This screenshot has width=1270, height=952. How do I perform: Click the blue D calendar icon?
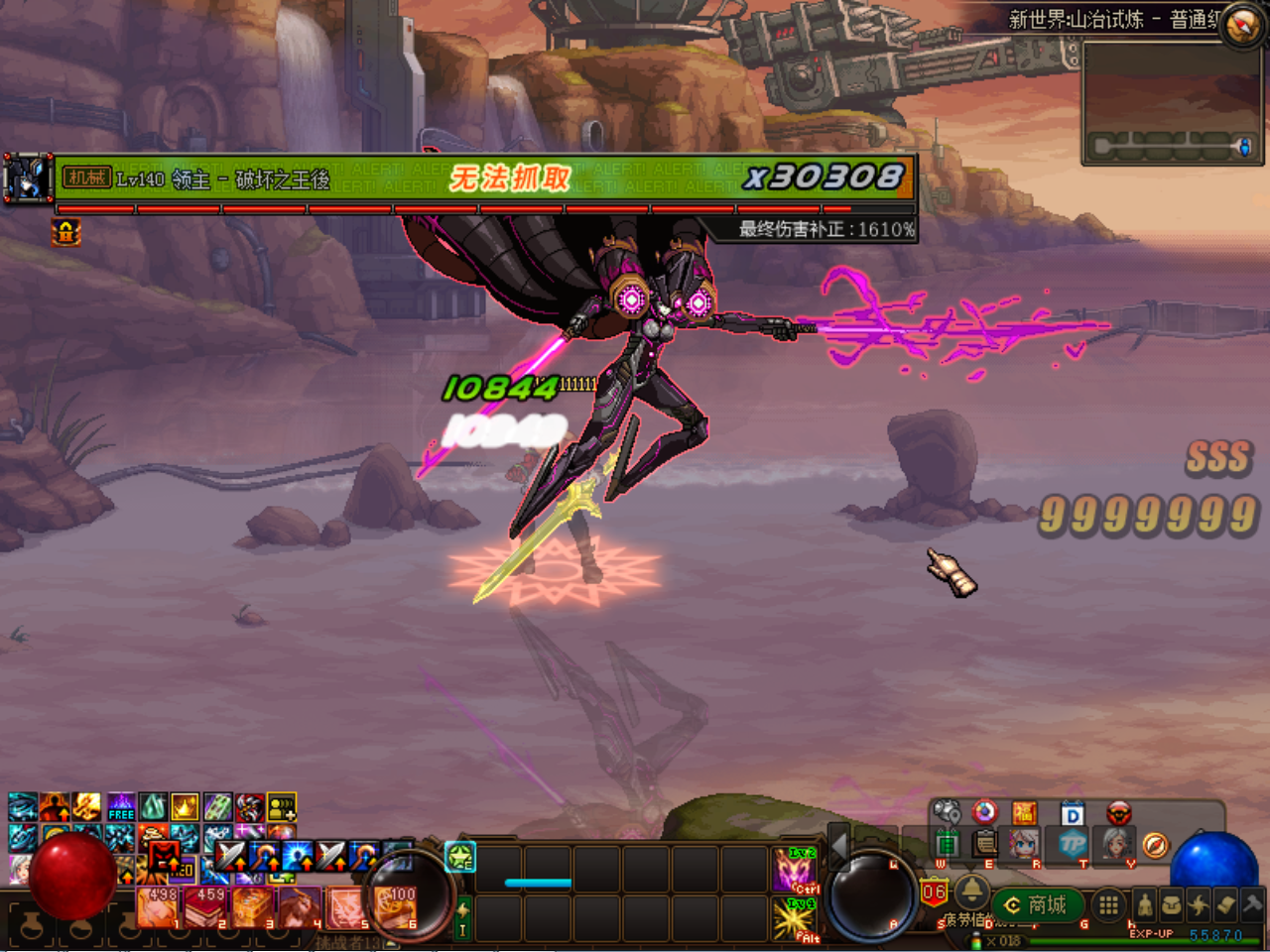1073,814
